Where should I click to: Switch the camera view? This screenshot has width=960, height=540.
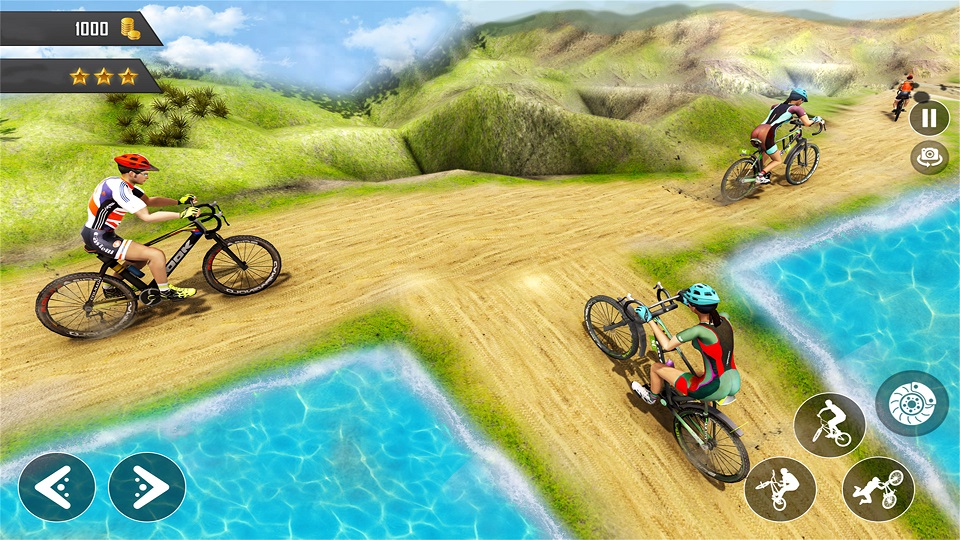tap(929, 157)
